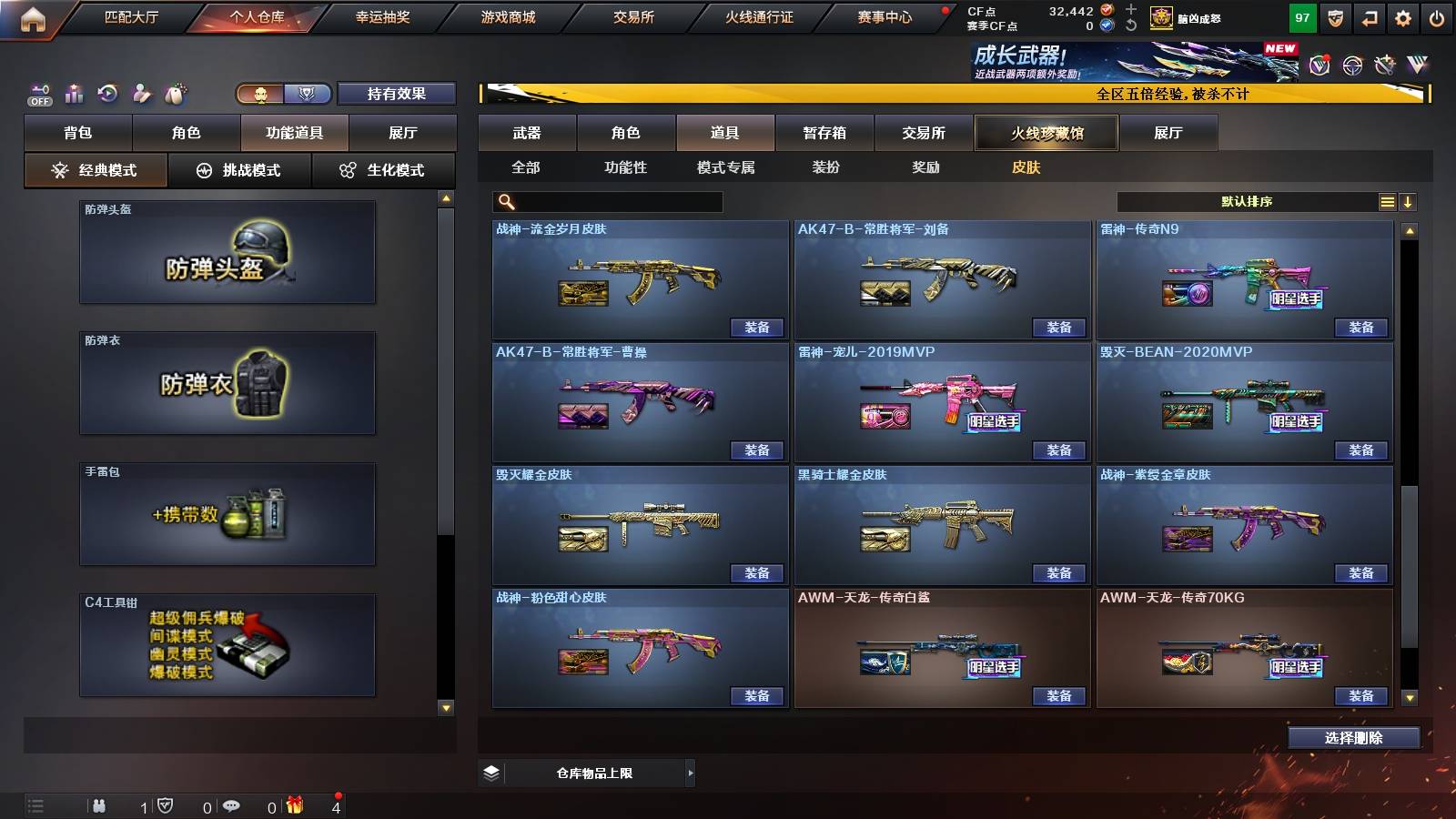1456x819 pixels.
Task: Equip 雷神-传奇N9 with its 装备 button
Action: pyautogui.click(x=1360, y=326)
